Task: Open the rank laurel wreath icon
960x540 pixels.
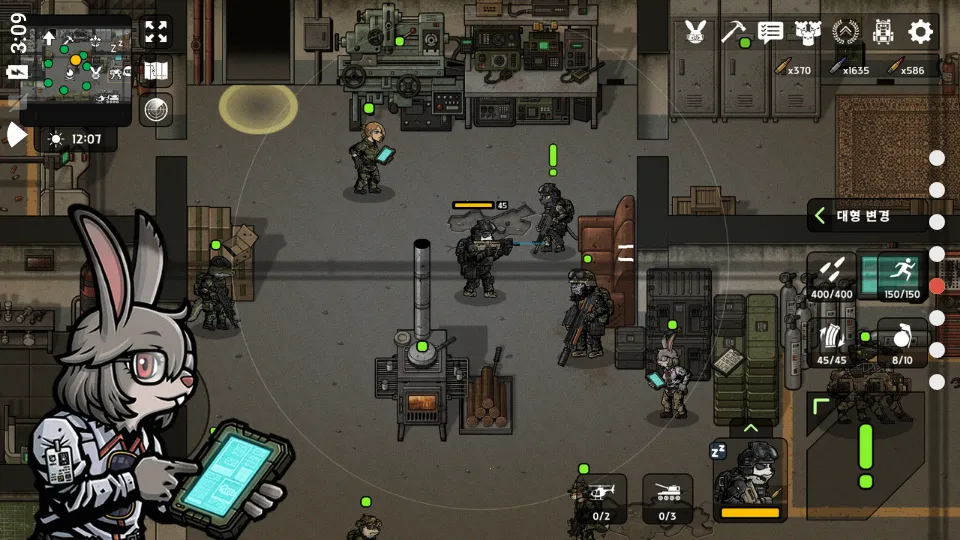Action: 846,32
